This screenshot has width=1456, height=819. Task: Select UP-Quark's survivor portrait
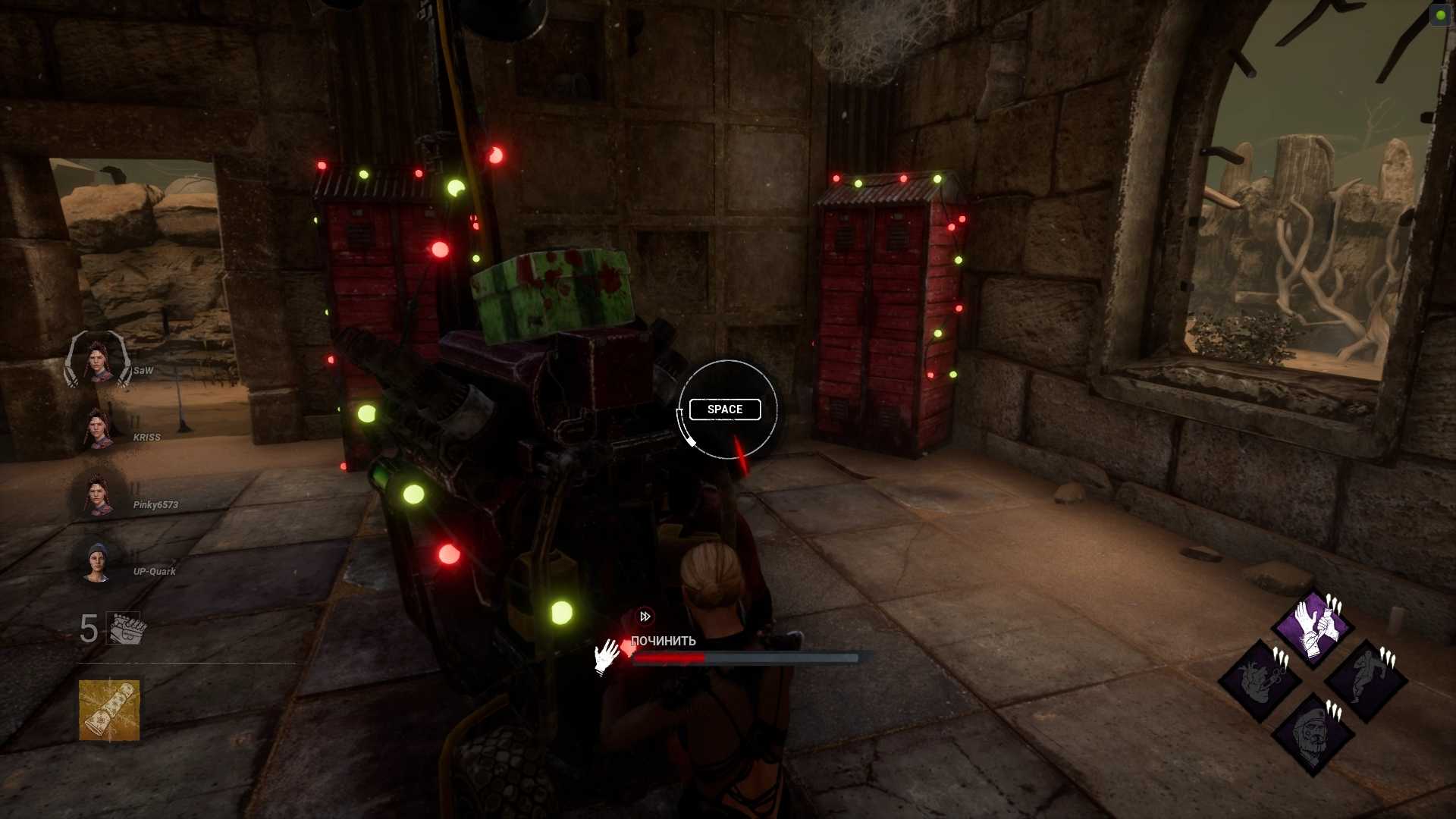[98, 562]
